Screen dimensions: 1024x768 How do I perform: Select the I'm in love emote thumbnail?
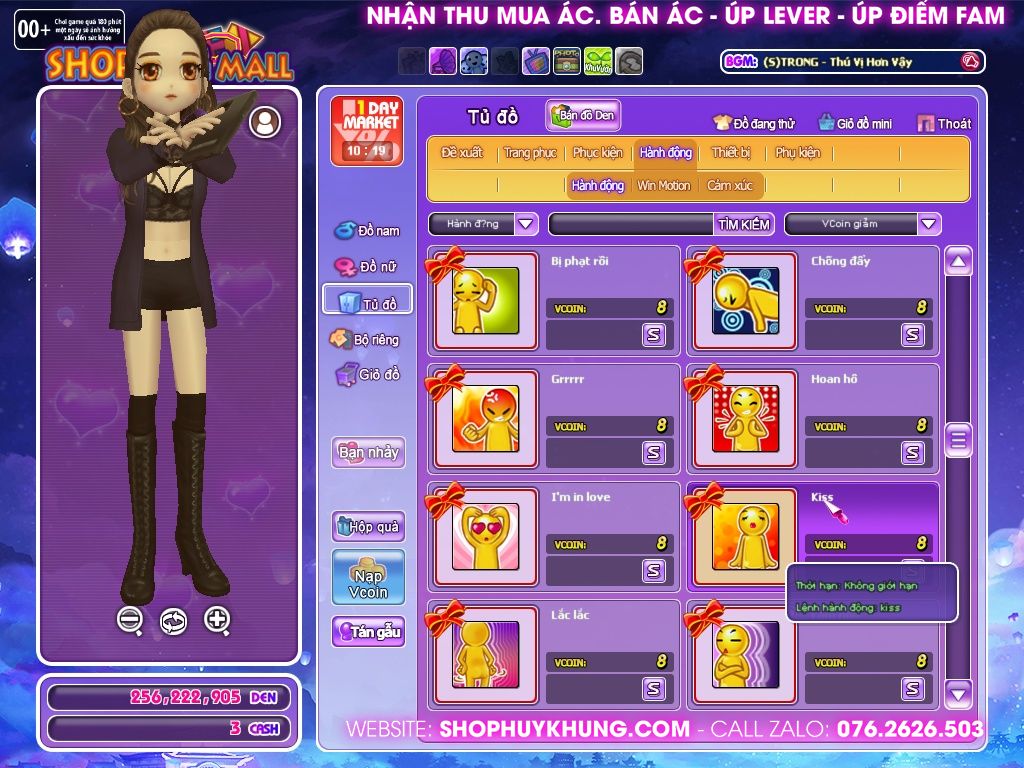(x=485, y=536)
